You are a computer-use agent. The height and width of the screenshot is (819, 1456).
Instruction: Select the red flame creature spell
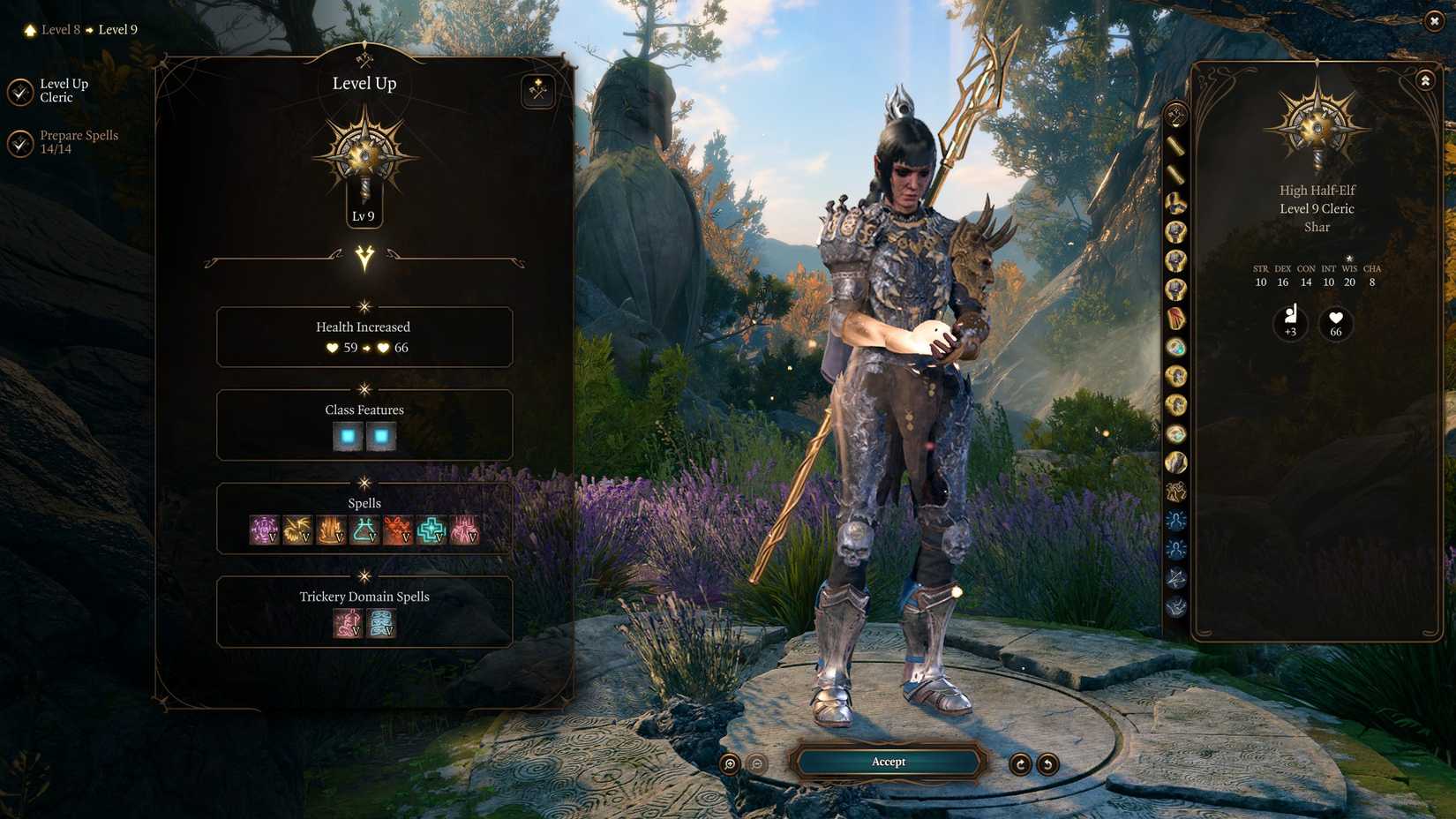[398, 530]
